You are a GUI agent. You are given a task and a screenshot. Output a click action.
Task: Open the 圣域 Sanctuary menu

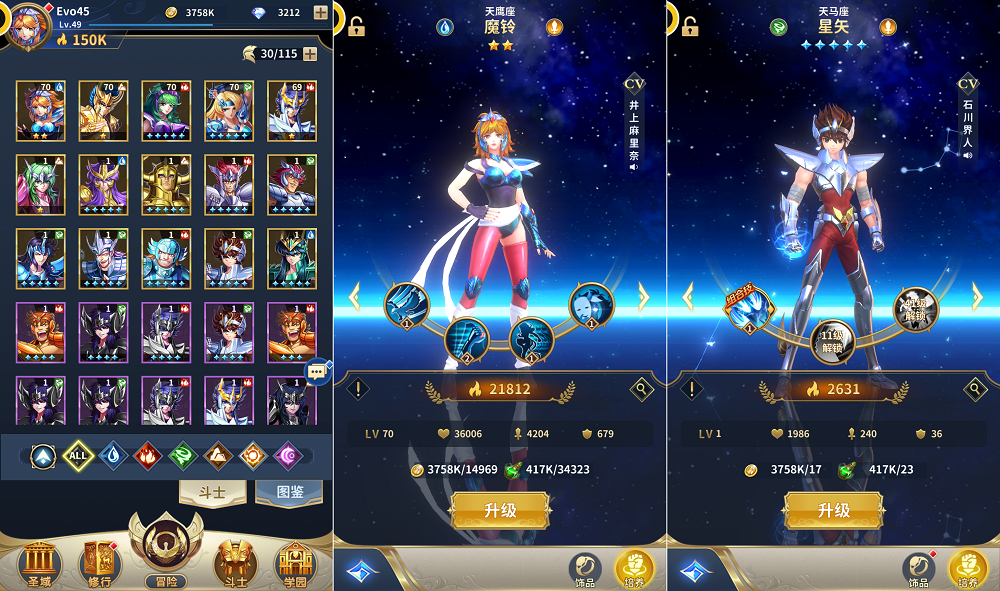pyautogui.click(x=40, y=561)
